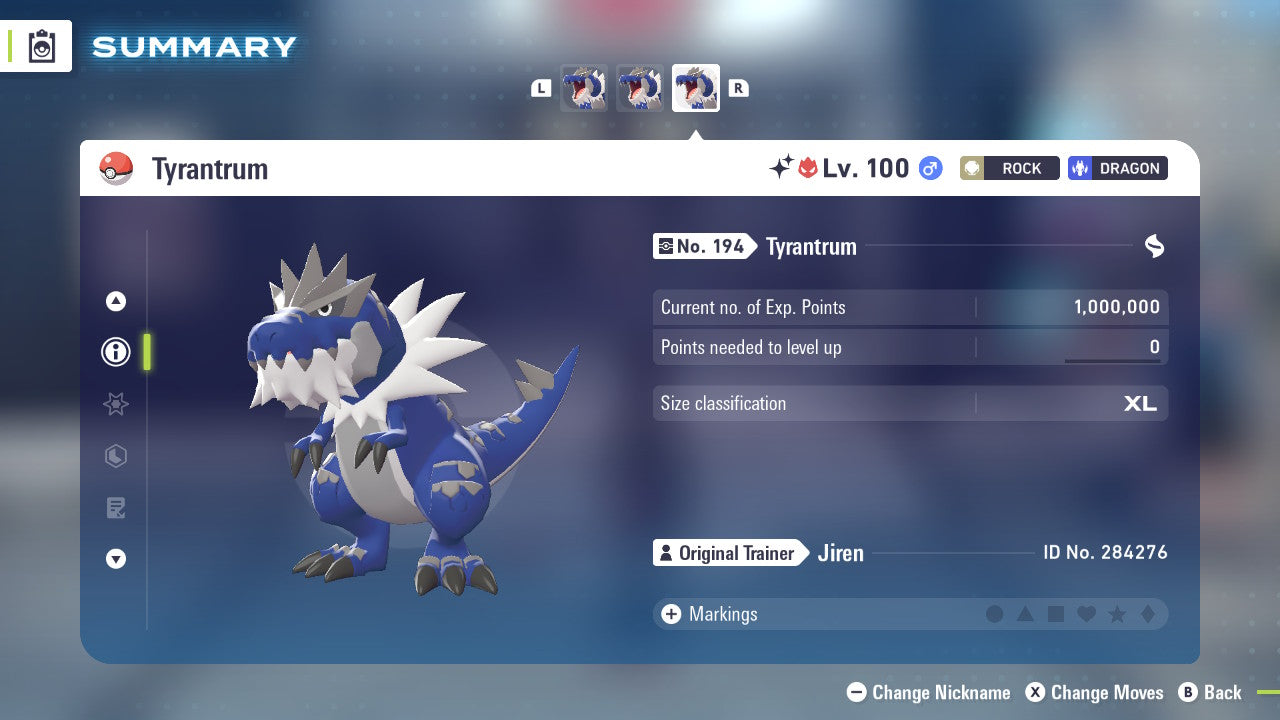Toggle the heart marking
Screen dimensions: 1280x720
click(1085, 614)
